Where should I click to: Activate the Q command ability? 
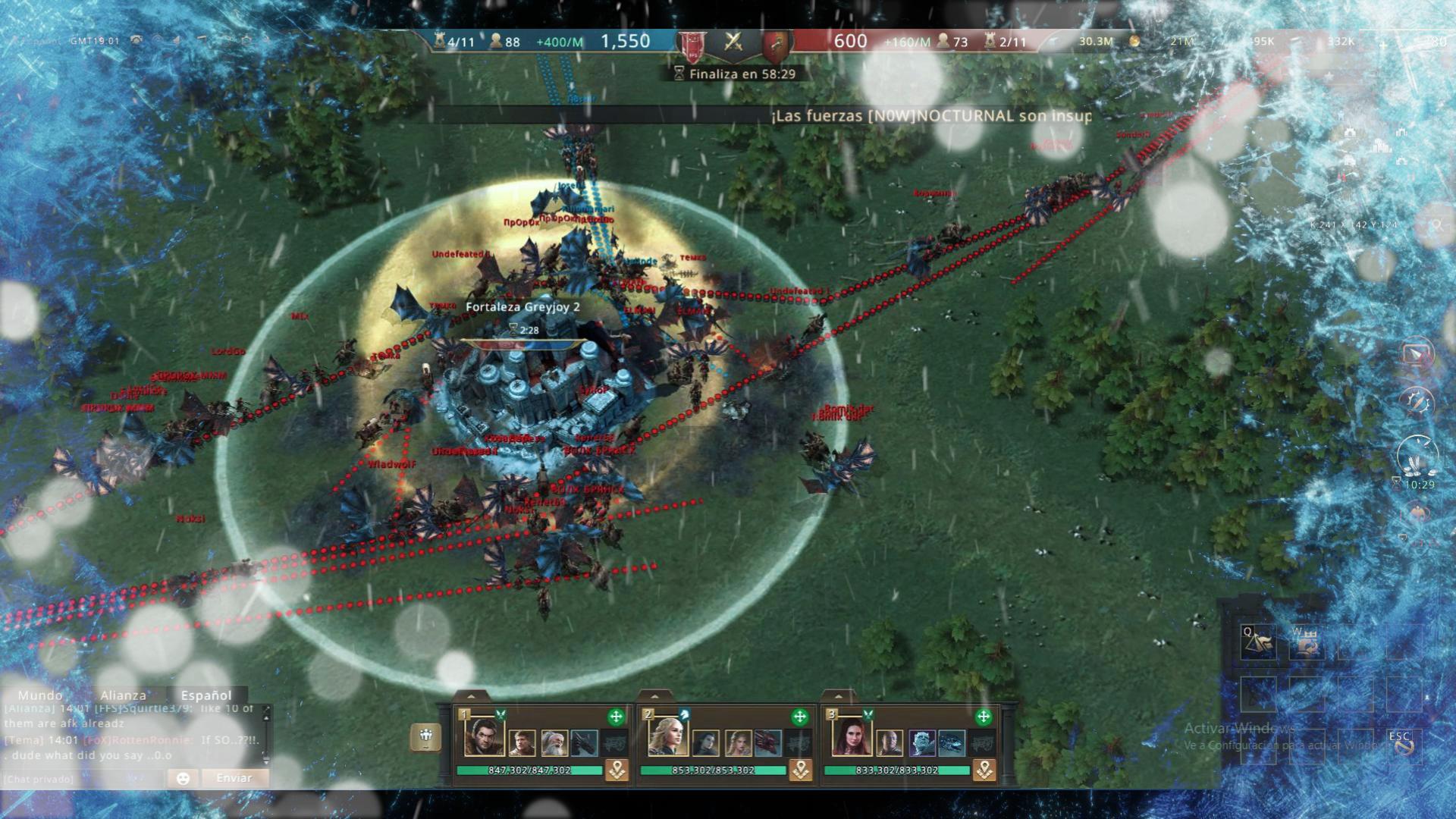[1257, 643]
